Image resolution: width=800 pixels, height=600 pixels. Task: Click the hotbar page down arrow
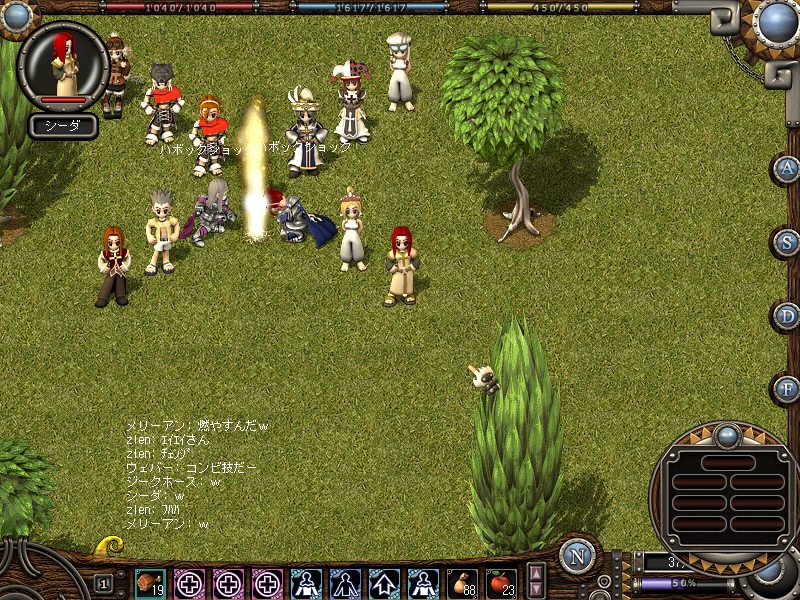tap(537, 590)
